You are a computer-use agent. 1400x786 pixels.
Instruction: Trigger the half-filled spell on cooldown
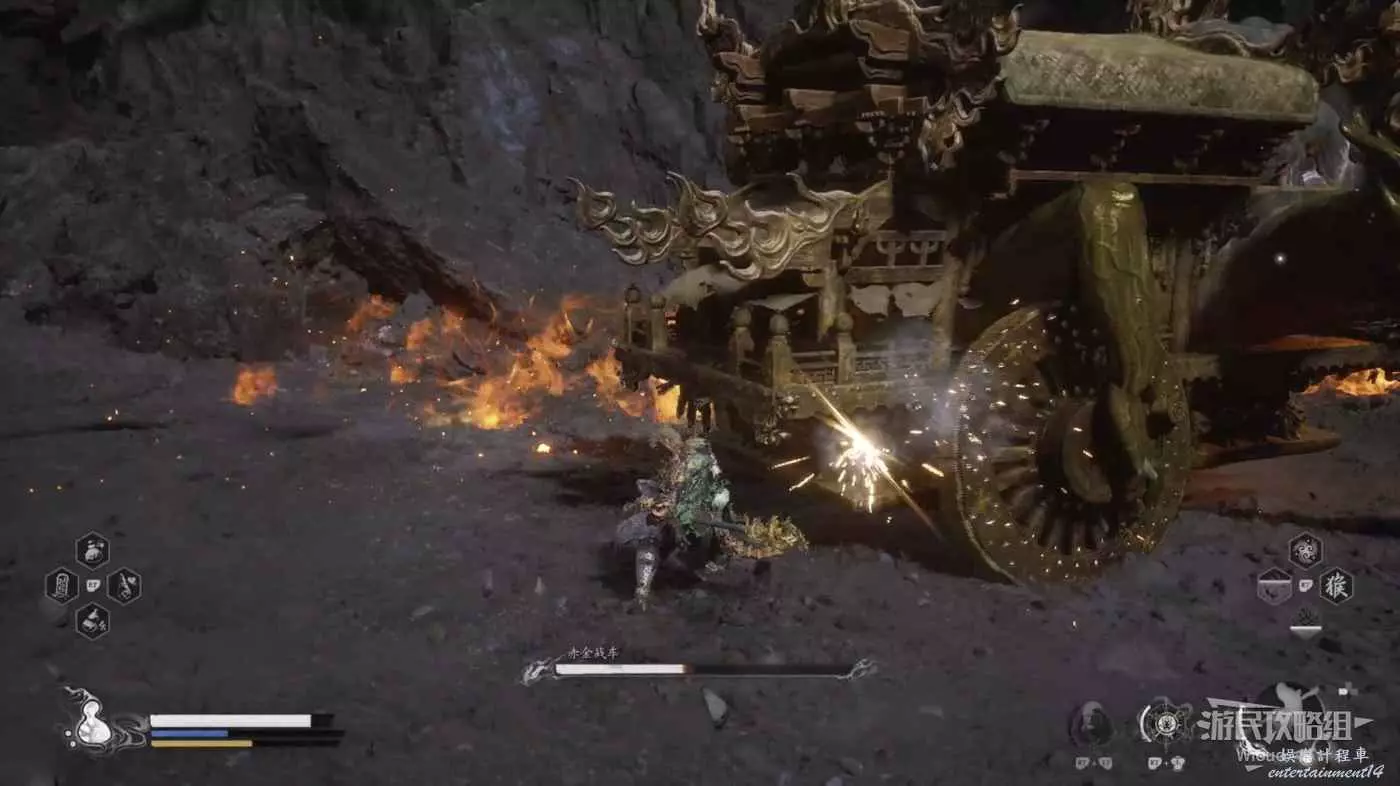1274,585
